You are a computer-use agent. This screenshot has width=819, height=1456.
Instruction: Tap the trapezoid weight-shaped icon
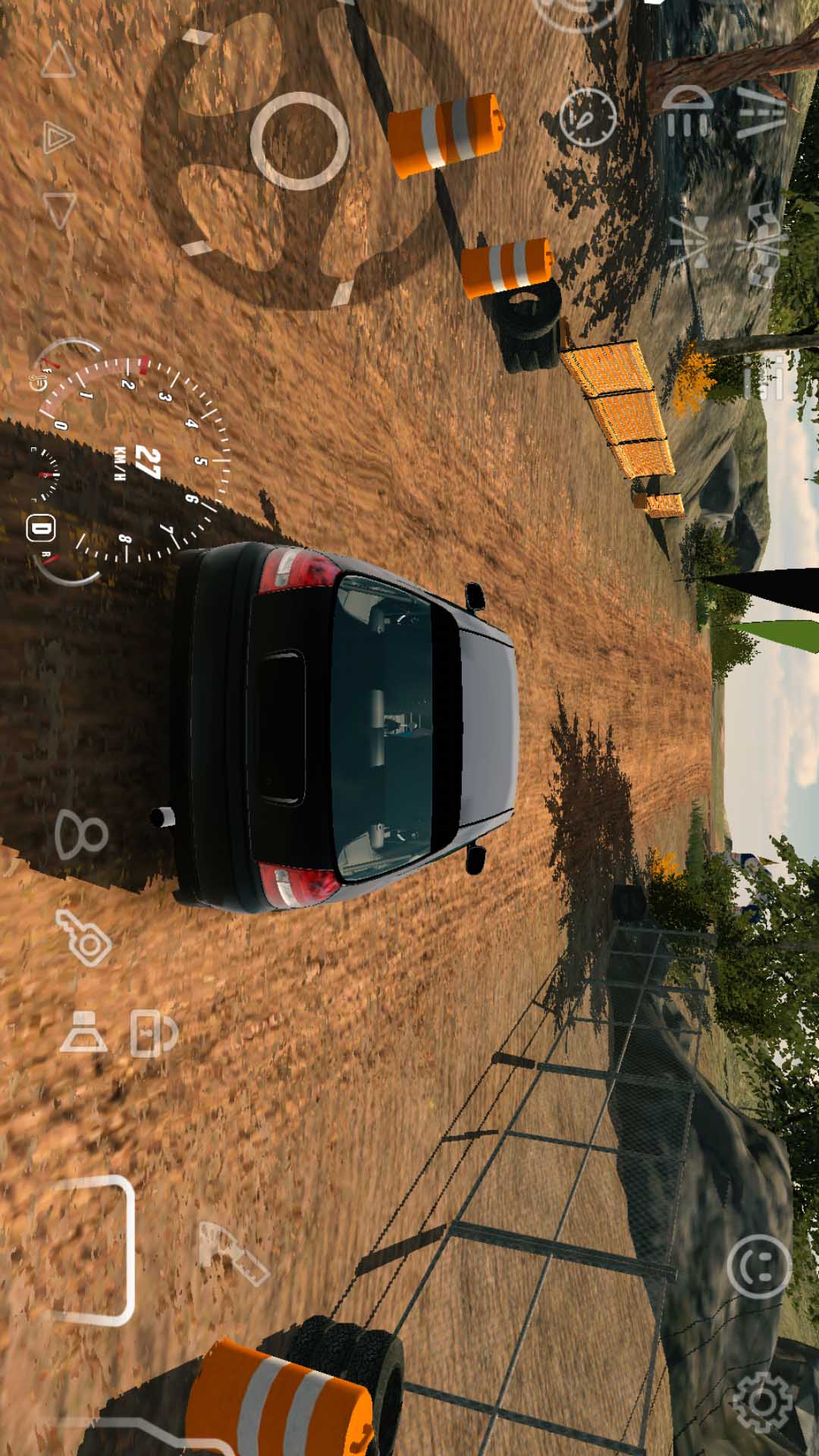(83, 1032)
